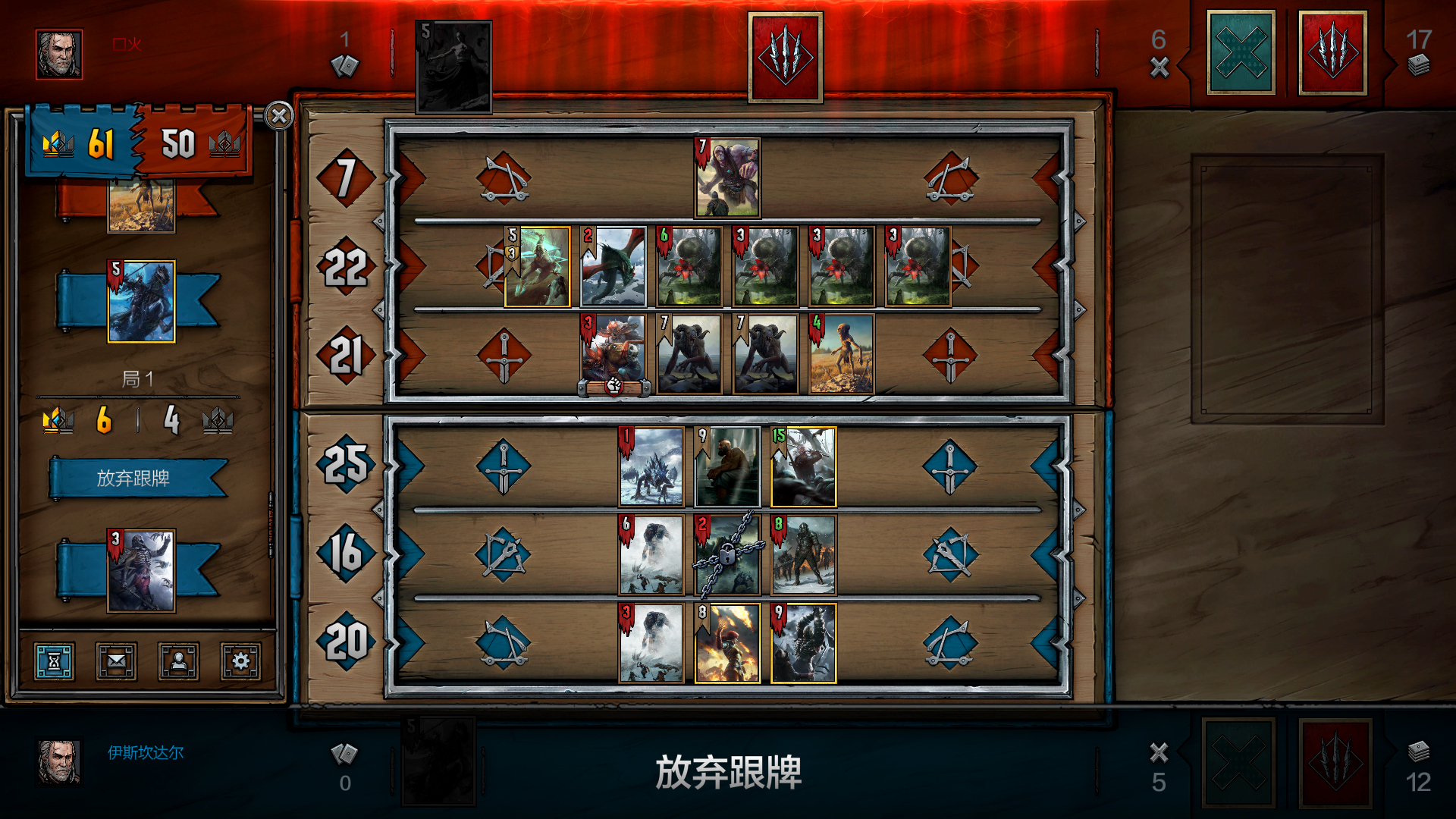Image resolution: width=1456 pixels, height=819 pixels.
Task: Open the settings gear icon
Action: pyautogui.click(x=240, y=661)
